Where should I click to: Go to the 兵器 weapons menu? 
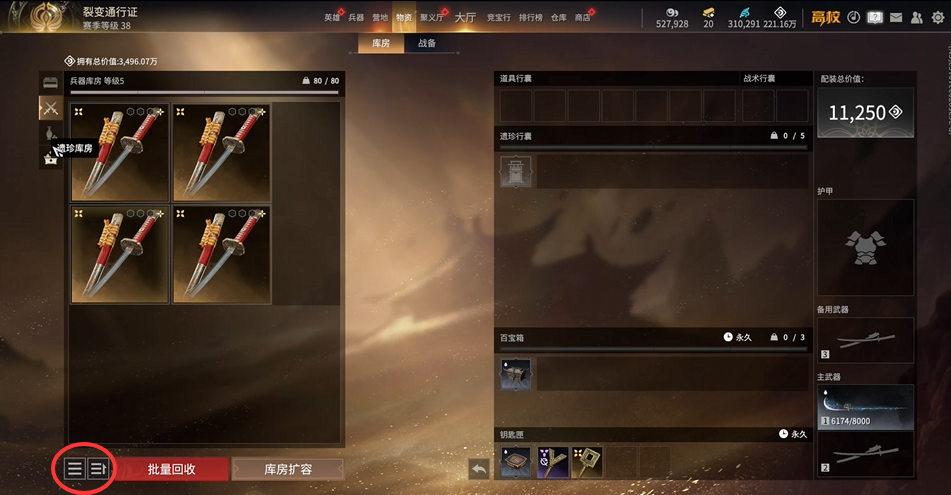(x=356, y=18)
